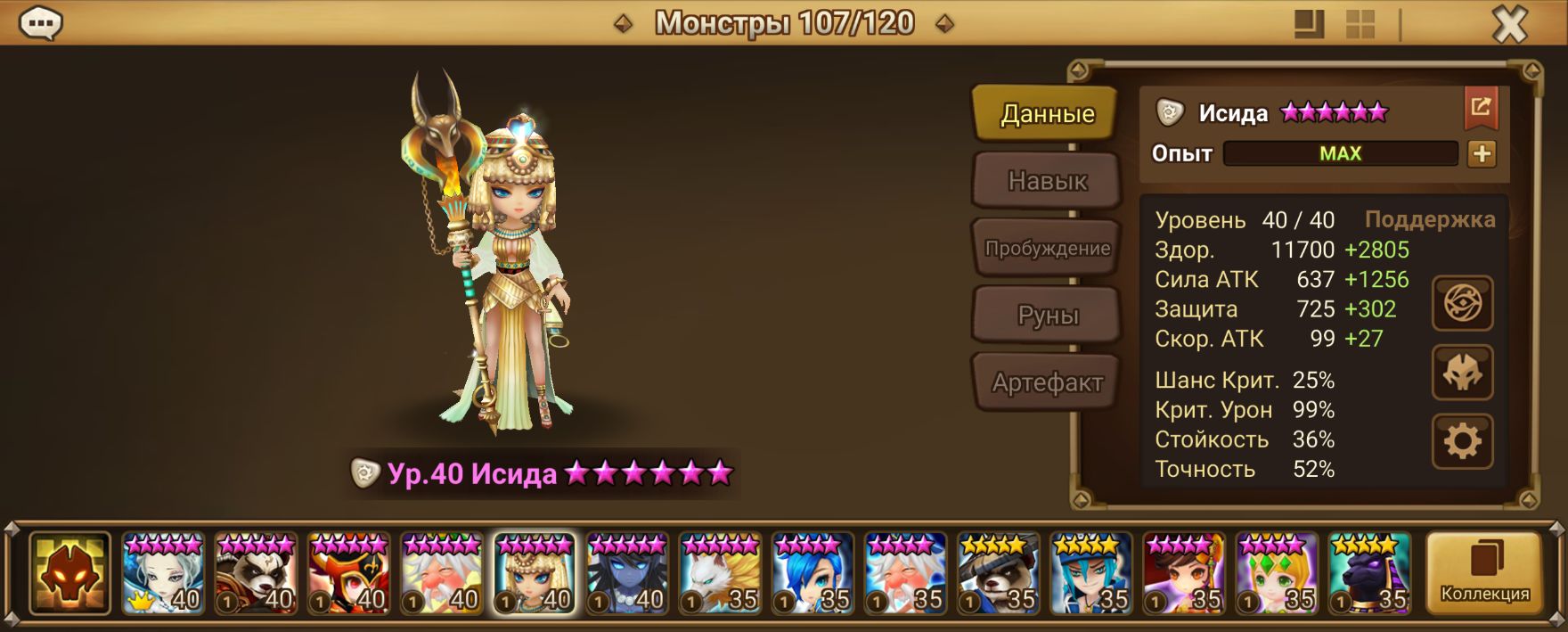1568x632 pixels.
Task: Show the Руны tab
Action: coord(1046,316)
